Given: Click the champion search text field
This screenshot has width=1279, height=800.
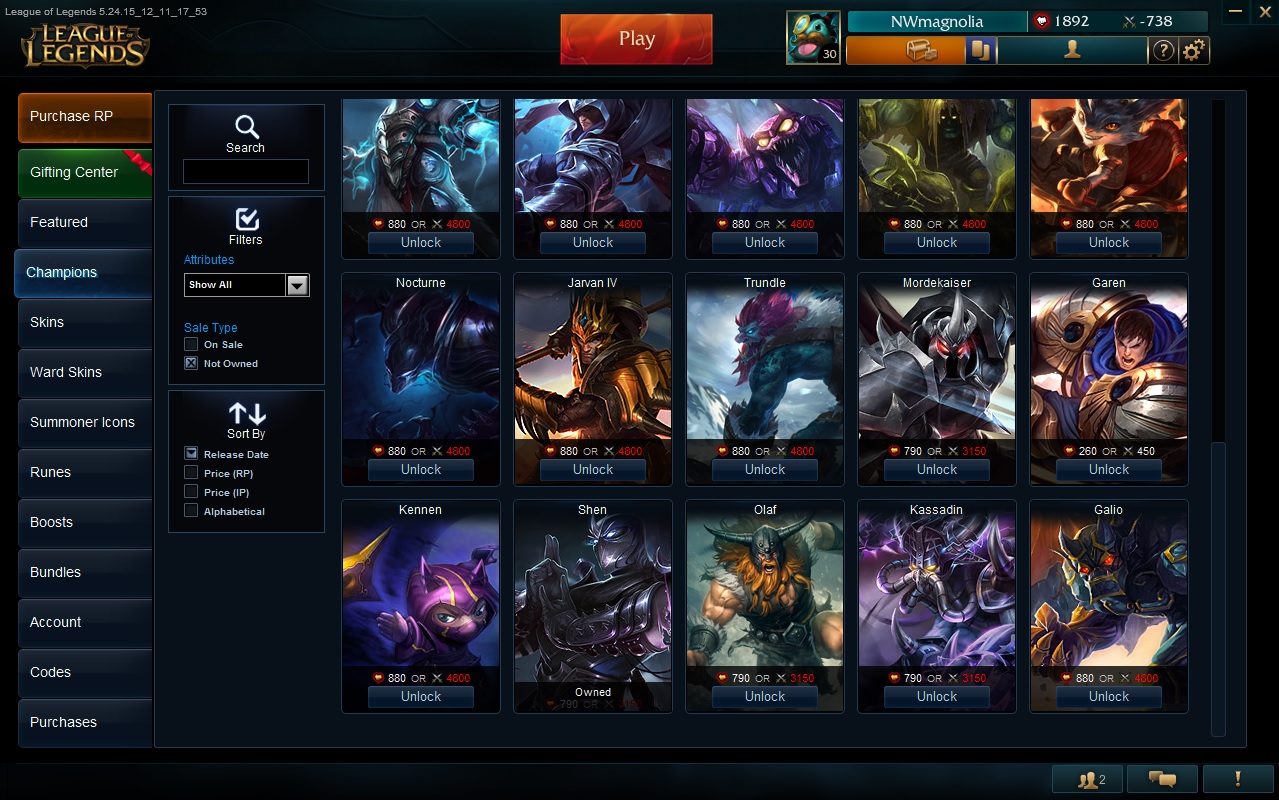Looking at the screenshot, I should pyautogui.click(x=245, y=172).
